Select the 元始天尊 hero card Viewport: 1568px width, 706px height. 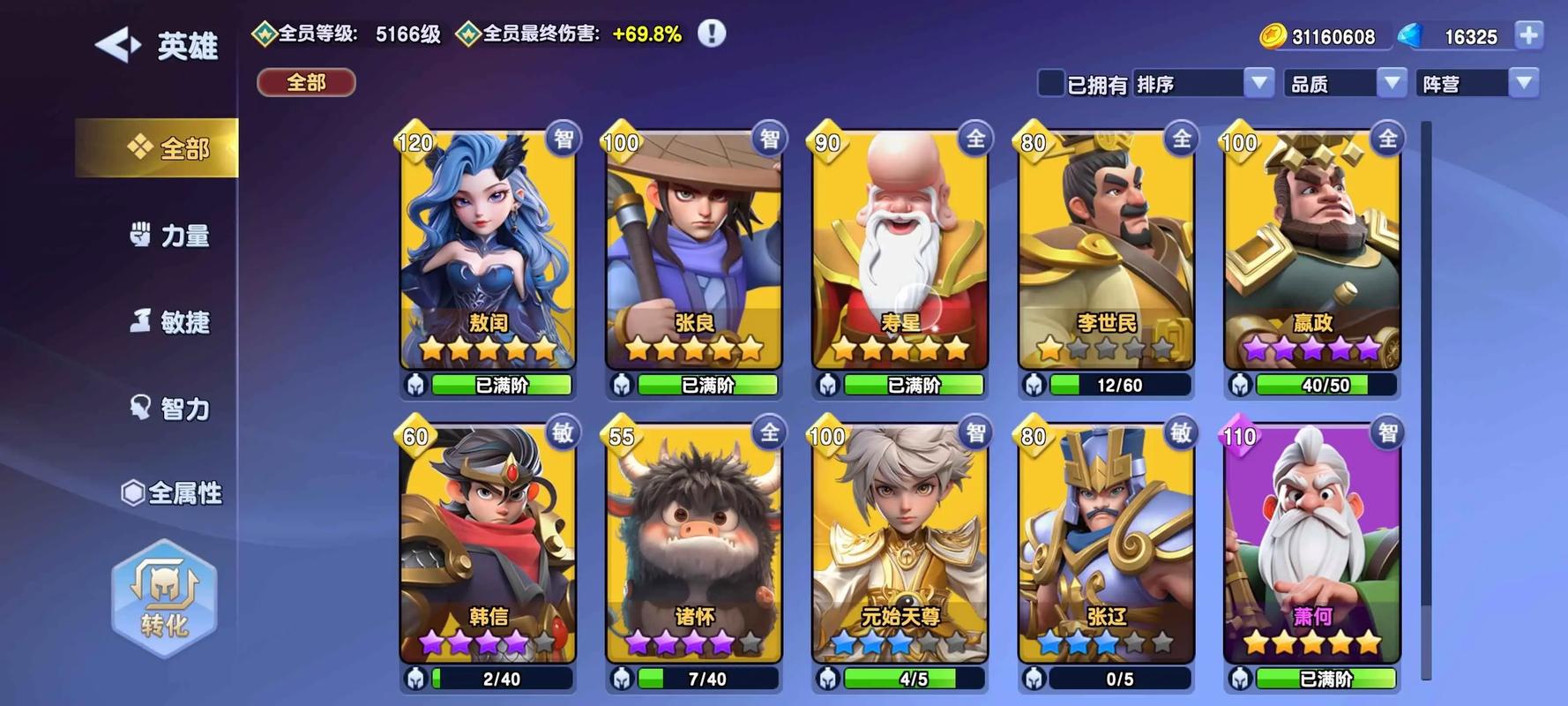900,543
